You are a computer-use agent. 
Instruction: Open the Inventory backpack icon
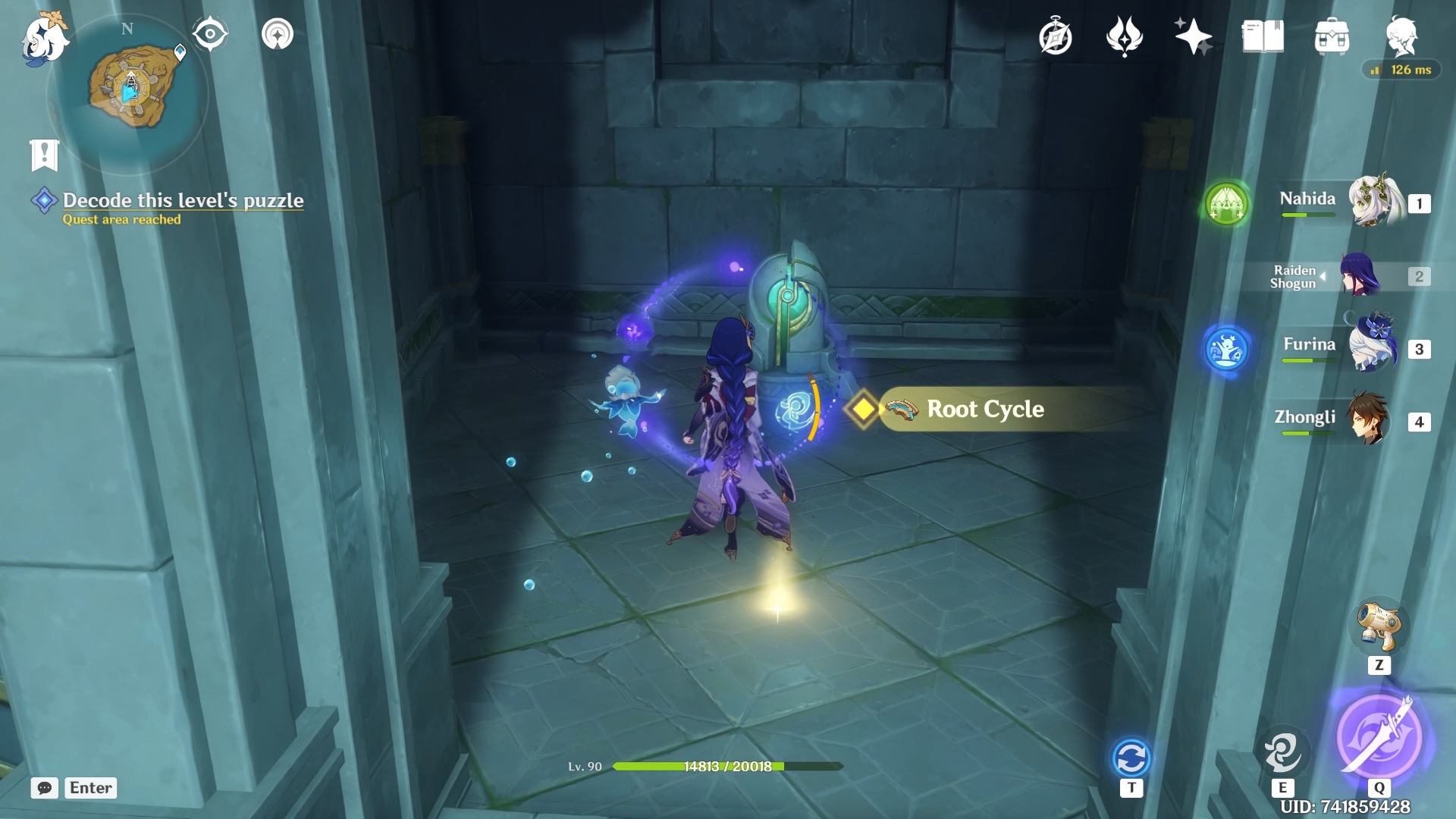pyautogui.click(x=1332, y=36)
